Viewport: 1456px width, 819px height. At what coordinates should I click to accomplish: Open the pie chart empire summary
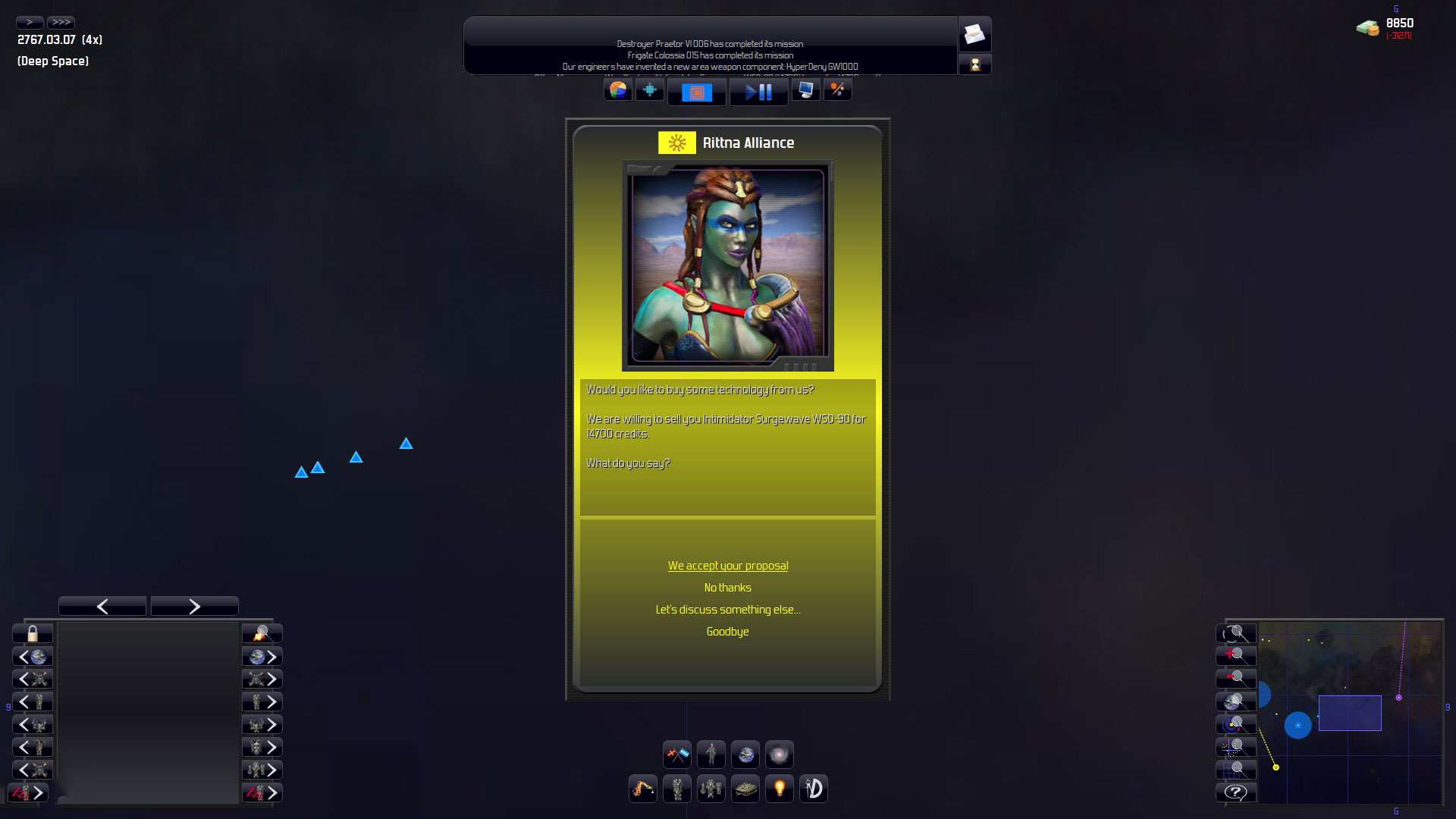point(618,90)
